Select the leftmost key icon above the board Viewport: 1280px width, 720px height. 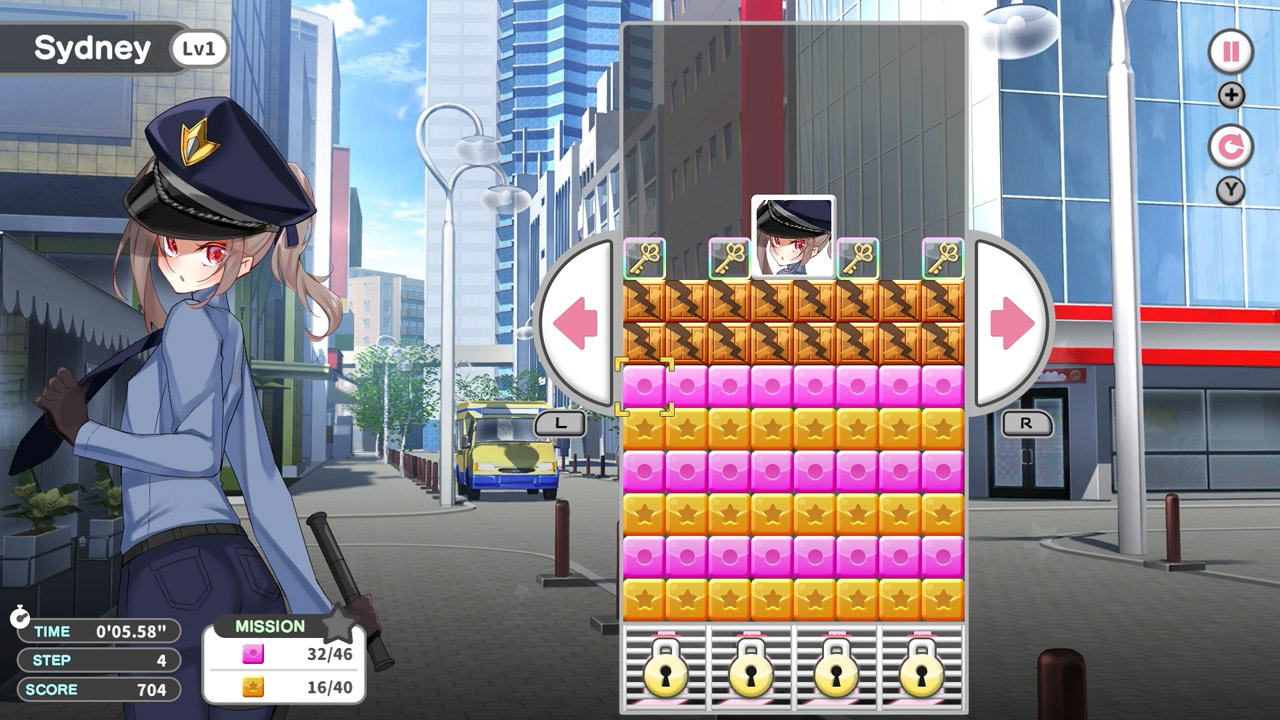646,258
